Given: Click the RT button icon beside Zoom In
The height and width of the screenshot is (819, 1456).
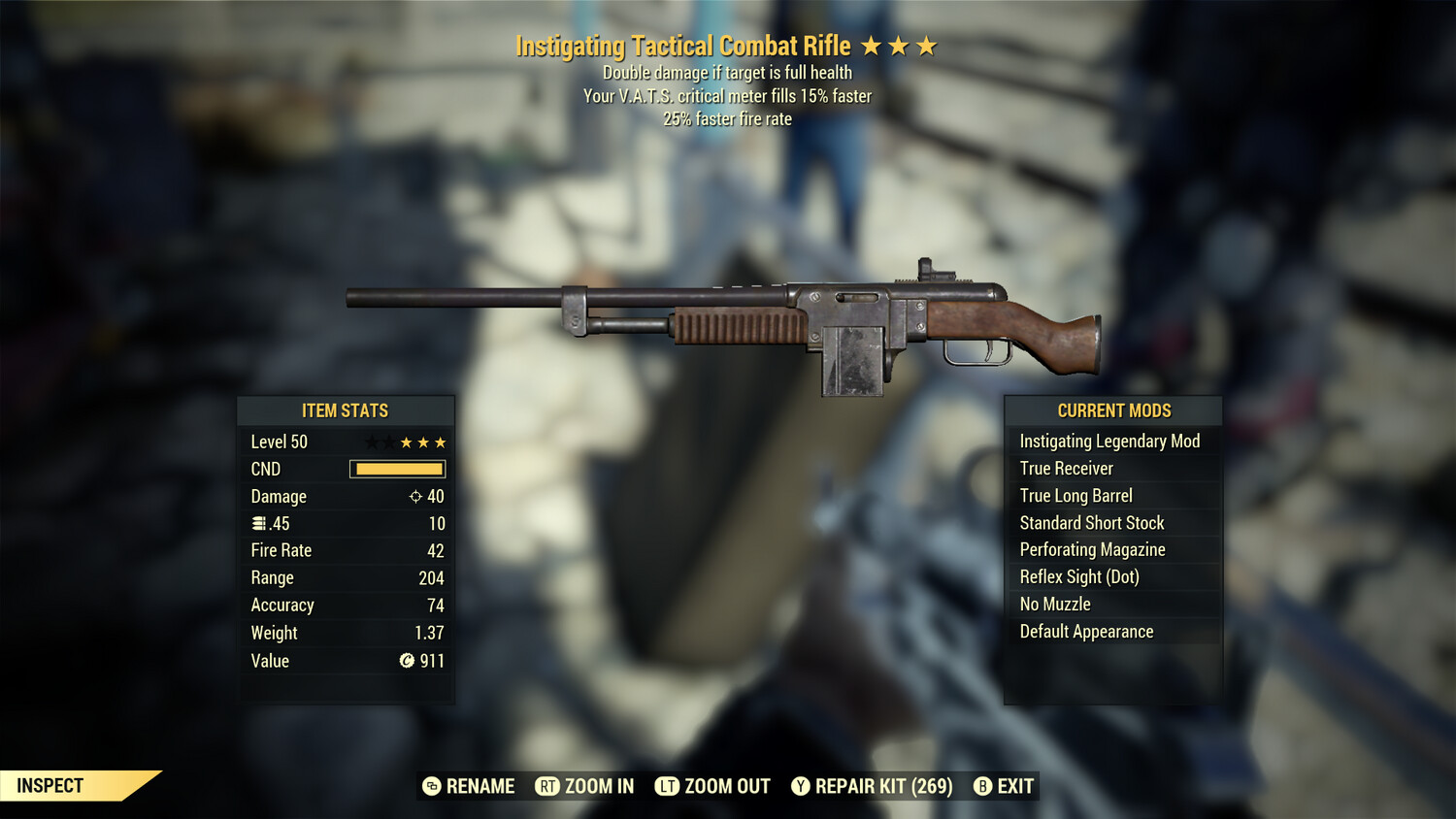Looking at the screenshot, I should coord(546,786).
